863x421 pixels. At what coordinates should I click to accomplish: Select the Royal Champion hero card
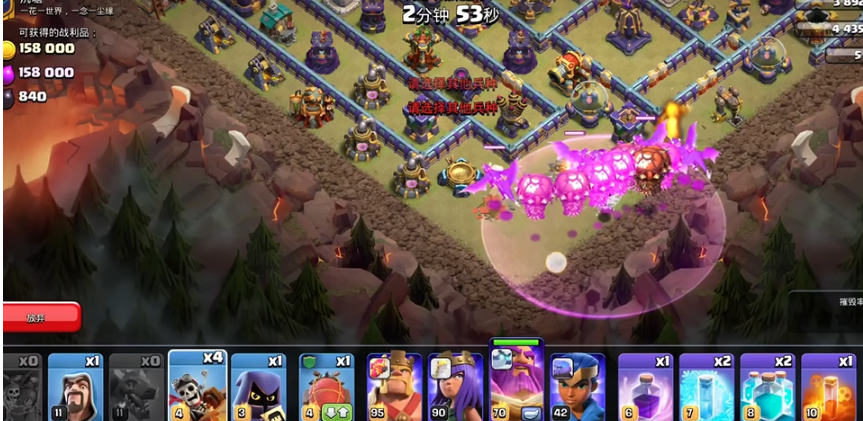click(576, 387)
